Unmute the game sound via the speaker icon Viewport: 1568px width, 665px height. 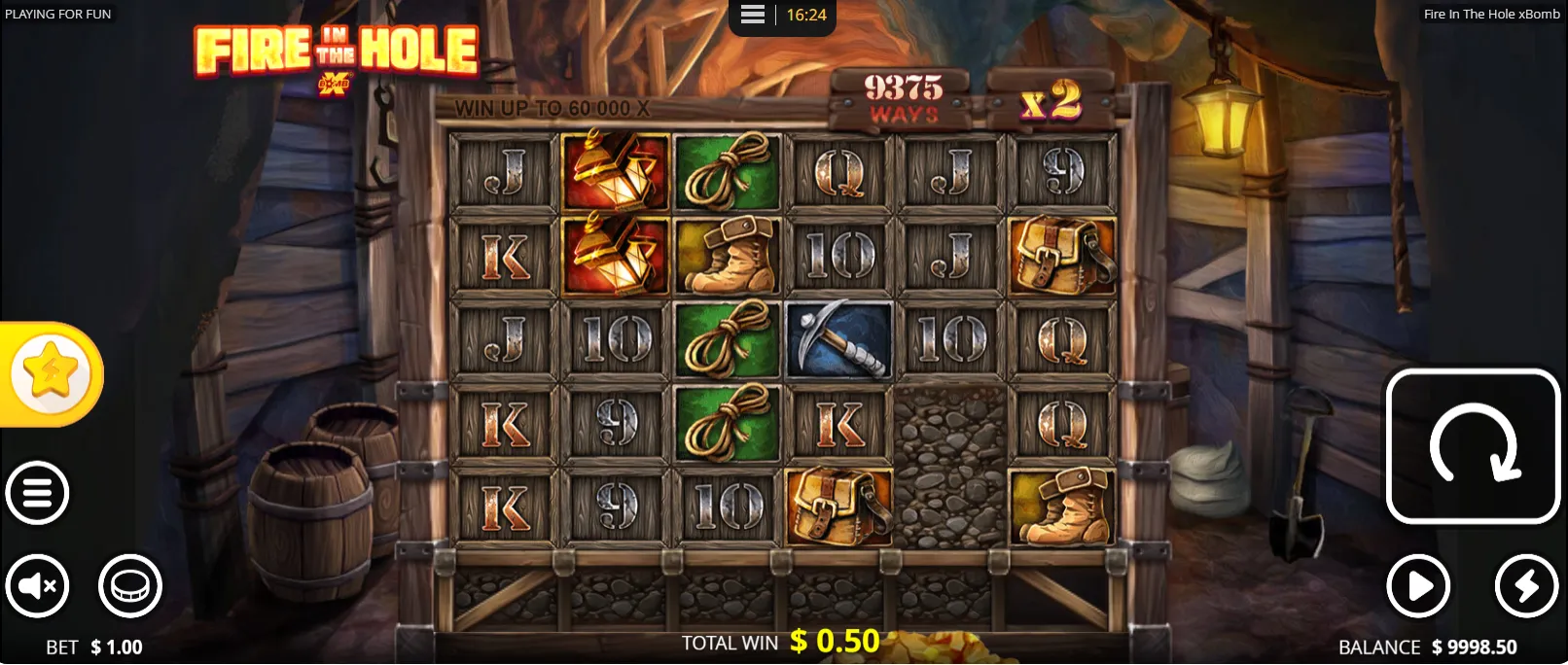click(x=37, y=586)
